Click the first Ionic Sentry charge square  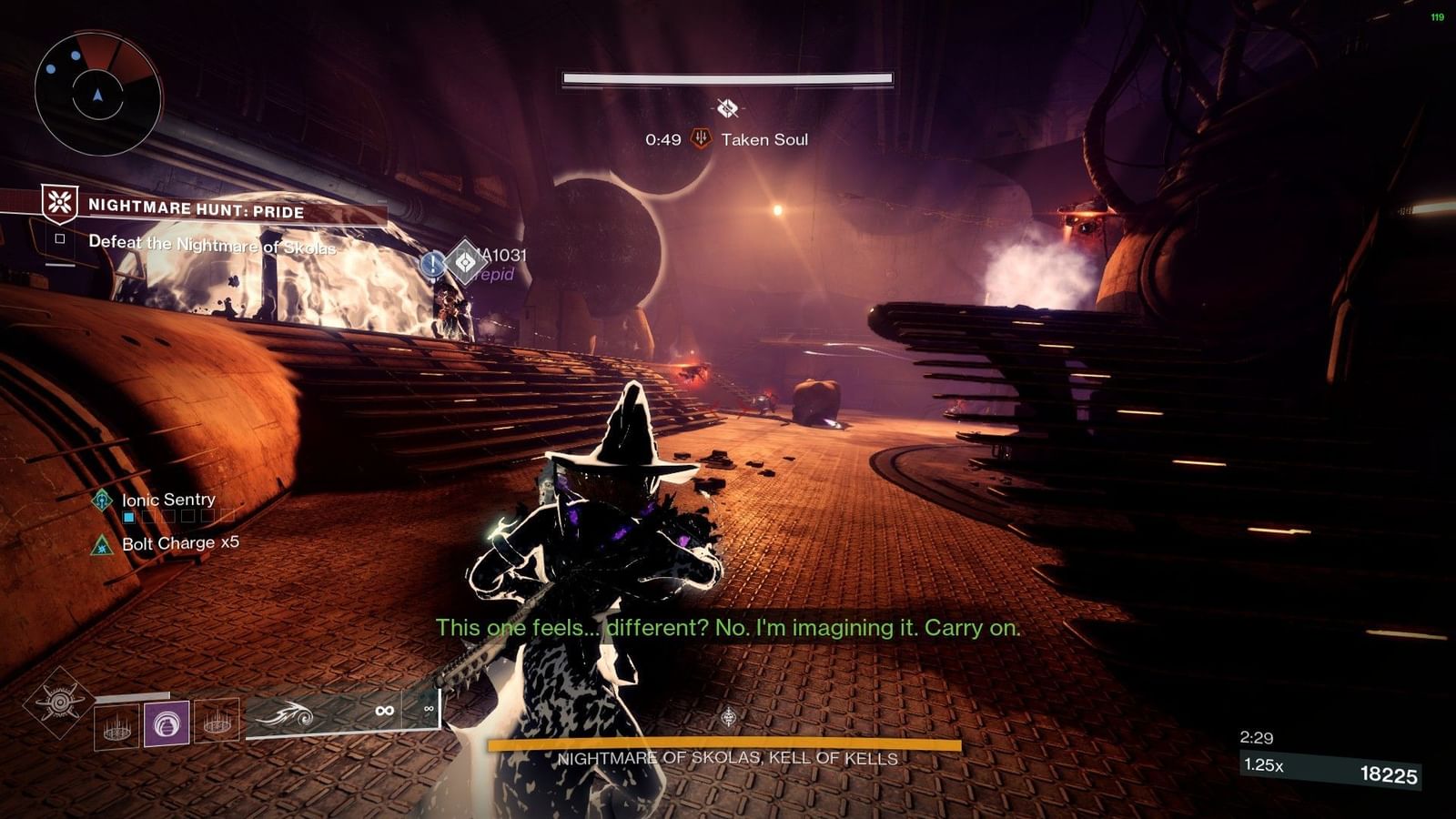pyautogui.click(x=128, y=516)
